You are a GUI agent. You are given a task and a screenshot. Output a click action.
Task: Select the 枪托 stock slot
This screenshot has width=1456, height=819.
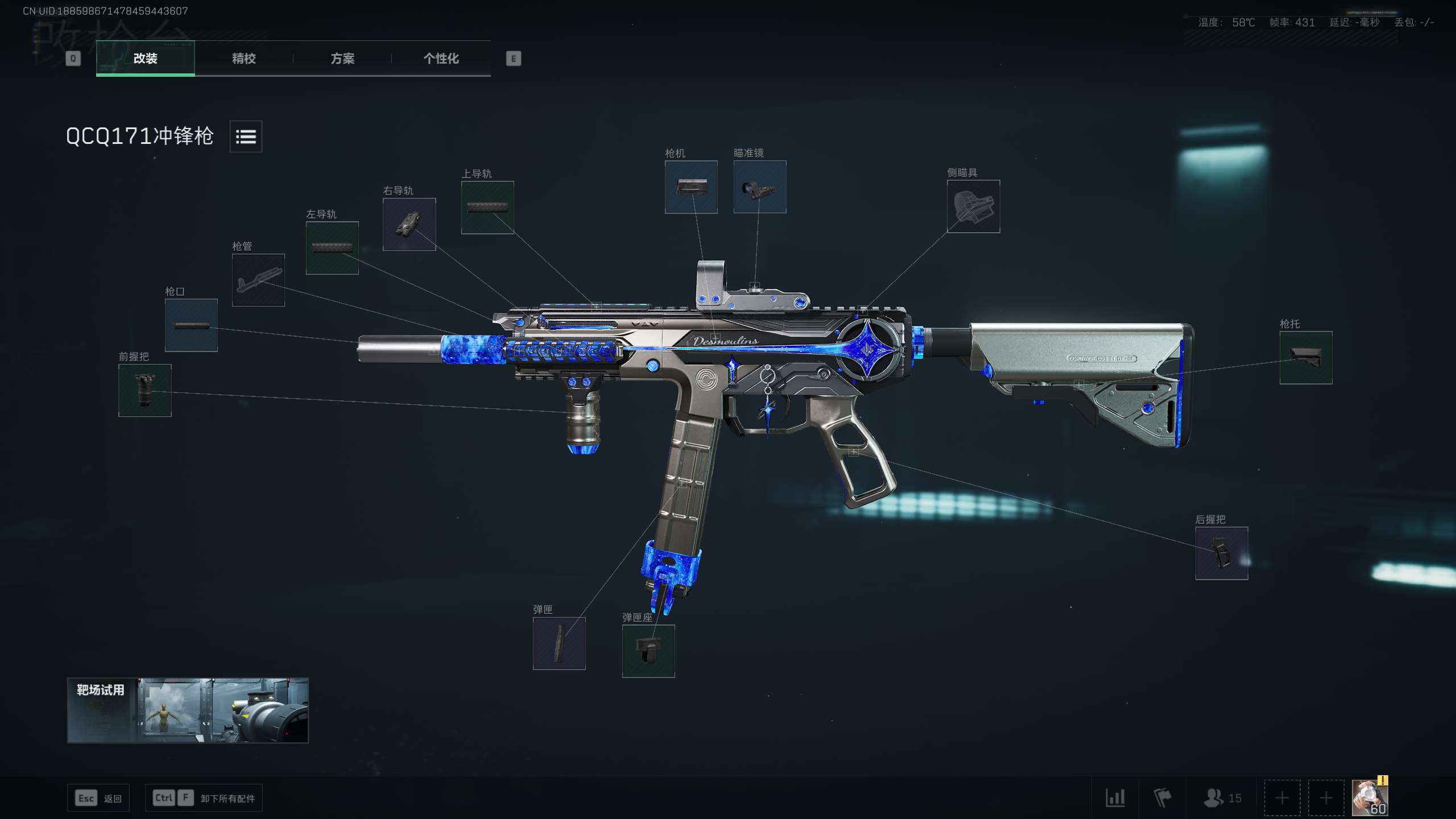click(x=1306, y=358)
